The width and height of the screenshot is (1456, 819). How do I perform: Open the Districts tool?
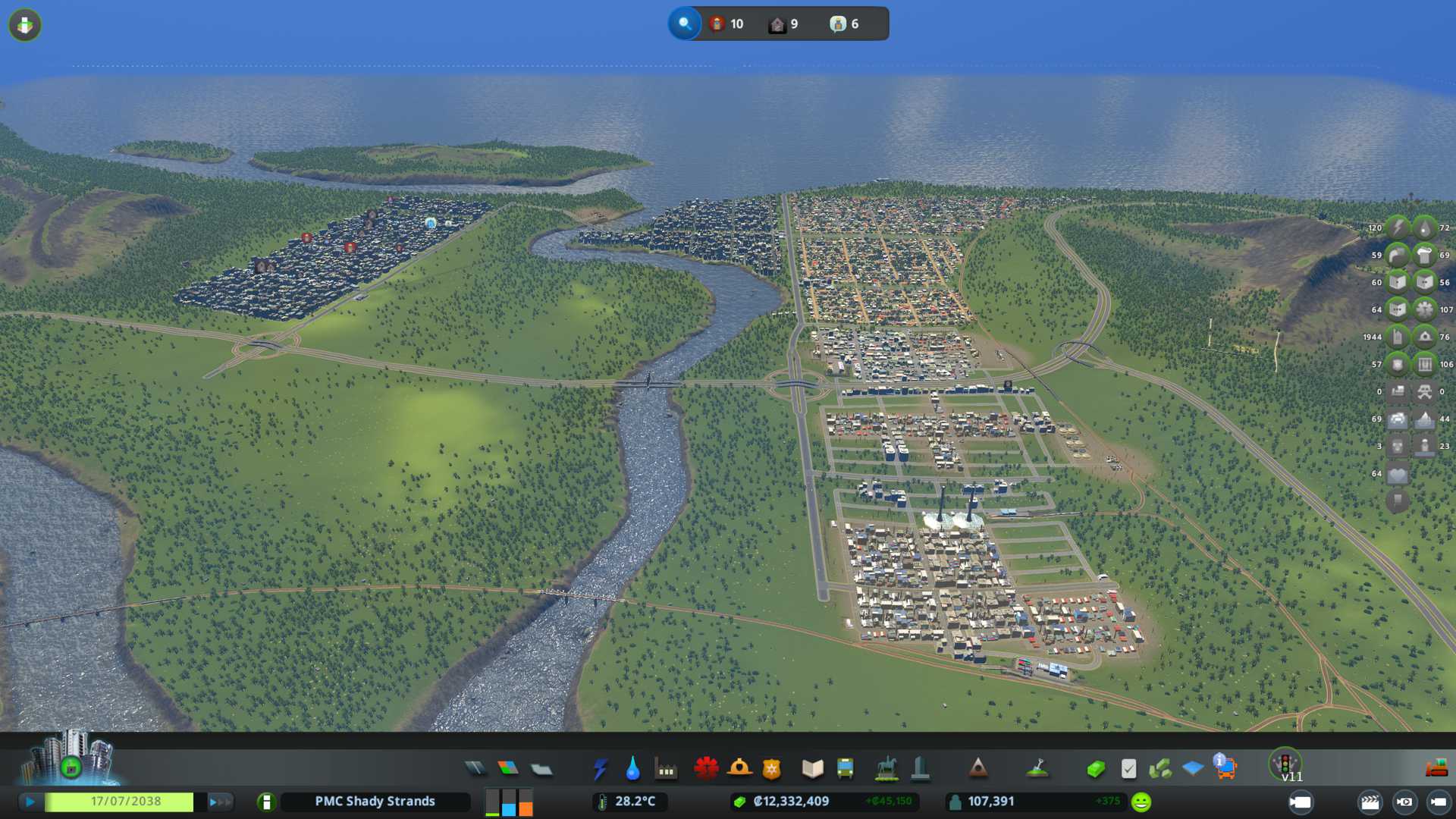click(541, 769)
